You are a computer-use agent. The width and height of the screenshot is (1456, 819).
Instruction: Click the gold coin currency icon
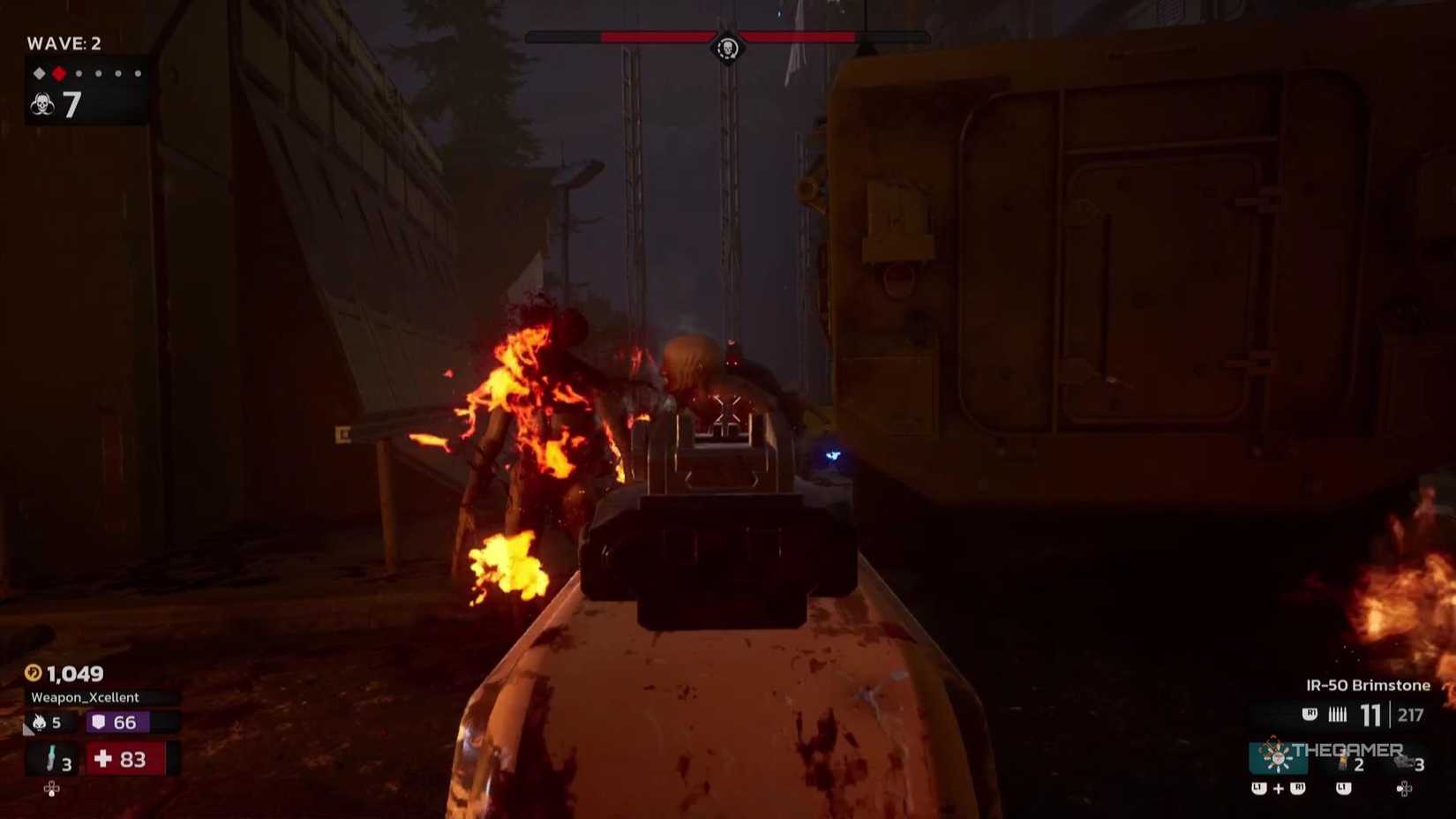(x=34, y=672)
